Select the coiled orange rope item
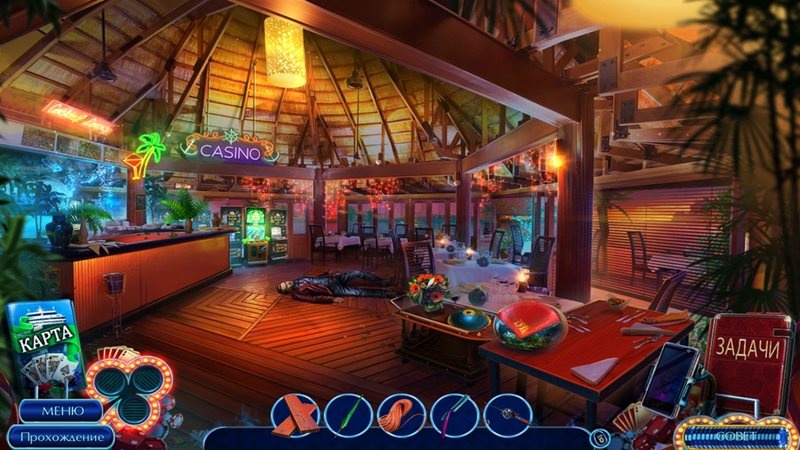800x450 pixels. [401, 414]
